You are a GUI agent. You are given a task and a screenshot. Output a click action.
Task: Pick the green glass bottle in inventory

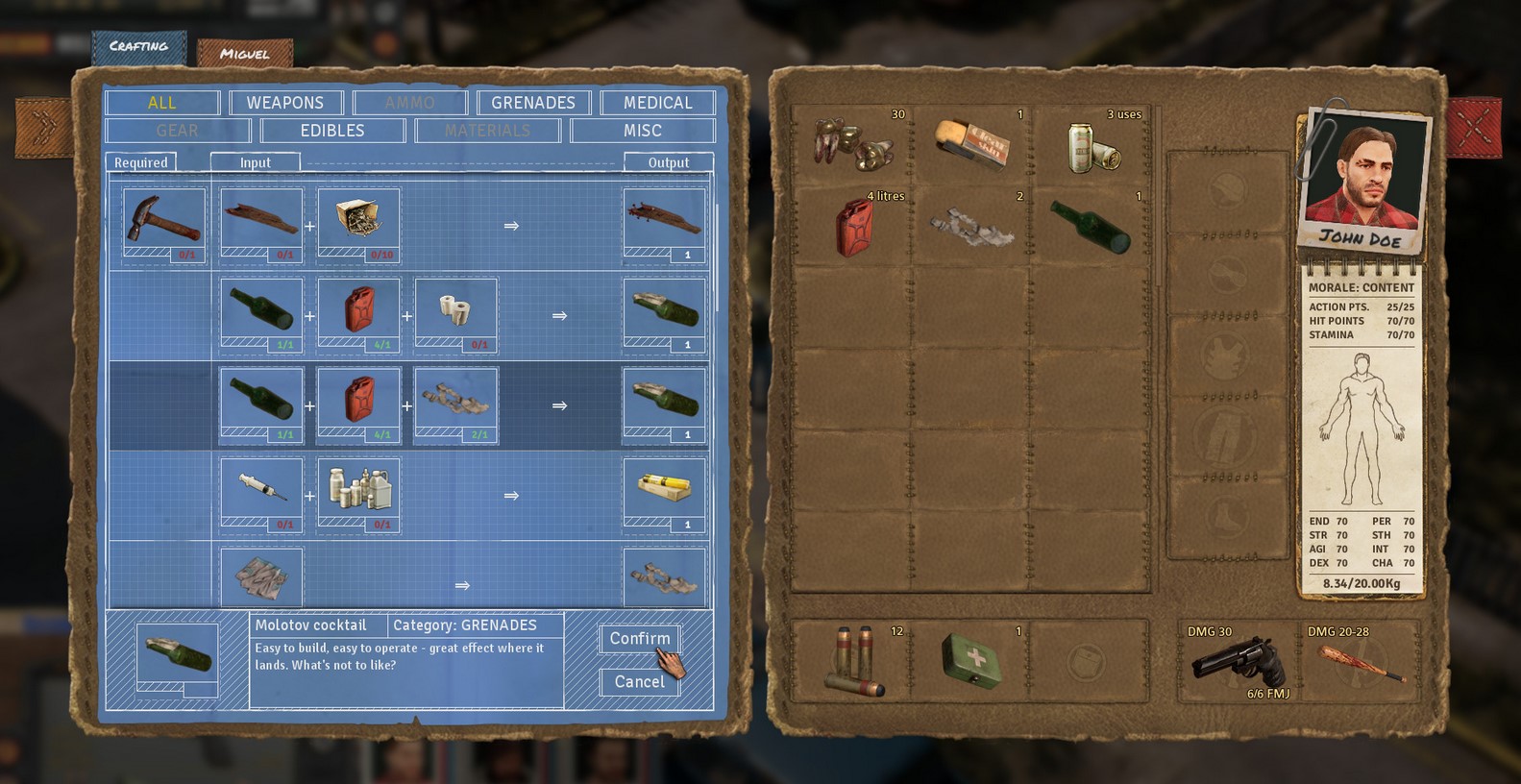[1091, 227]
